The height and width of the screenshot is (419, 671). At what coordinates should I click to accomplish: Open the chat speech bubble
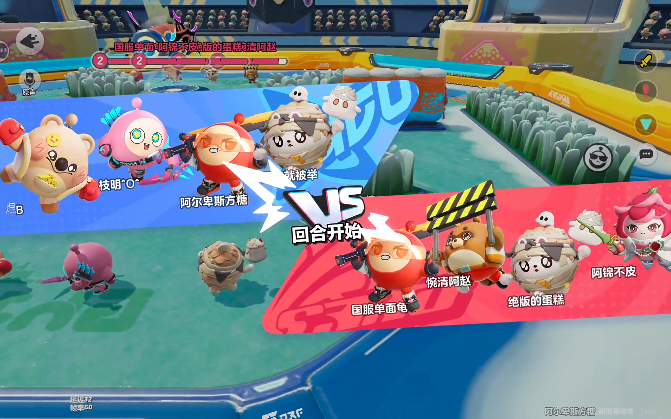point(646,155)
